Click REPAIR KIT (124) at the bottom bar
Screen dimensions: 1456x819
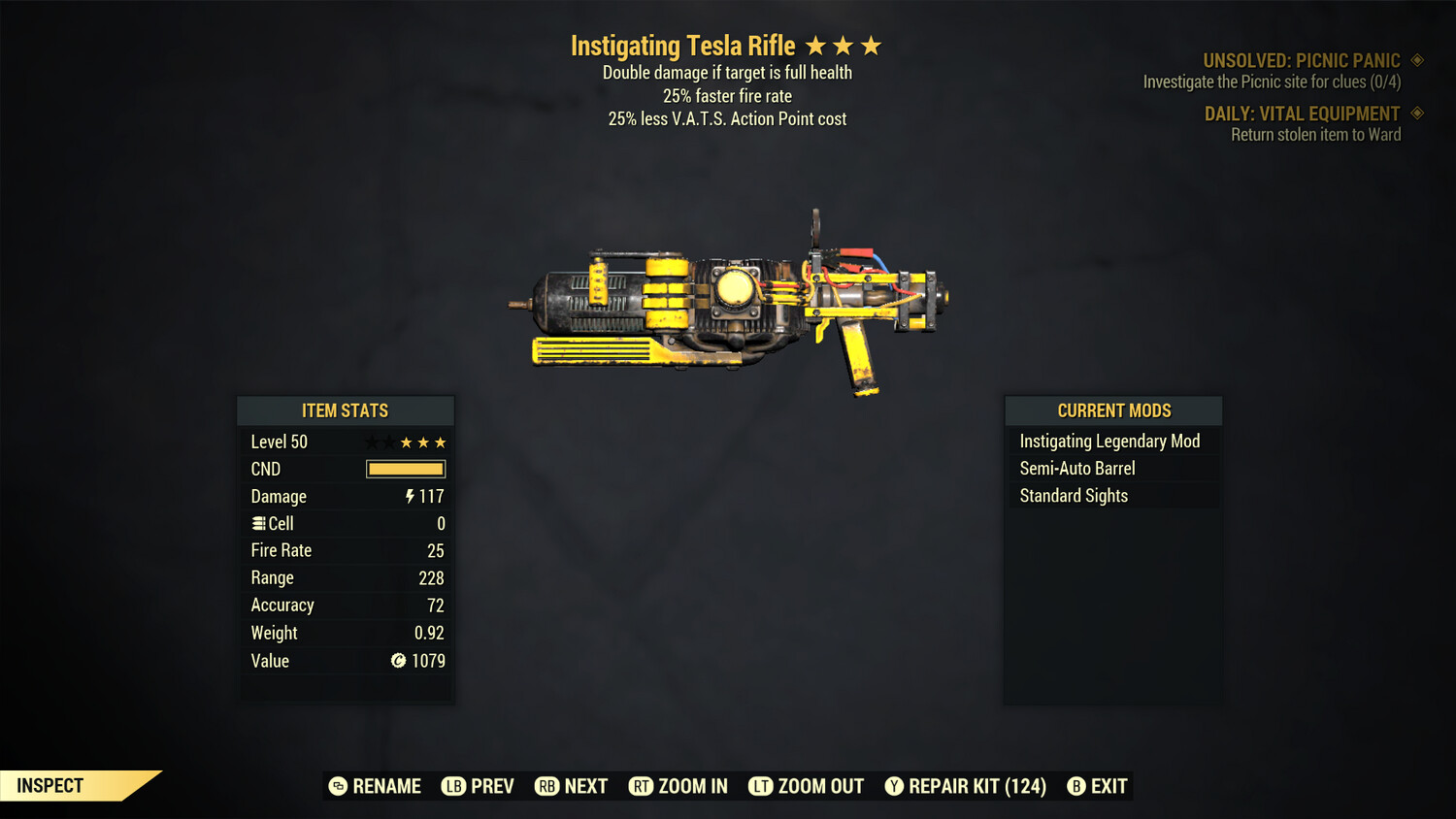(976, 786)
